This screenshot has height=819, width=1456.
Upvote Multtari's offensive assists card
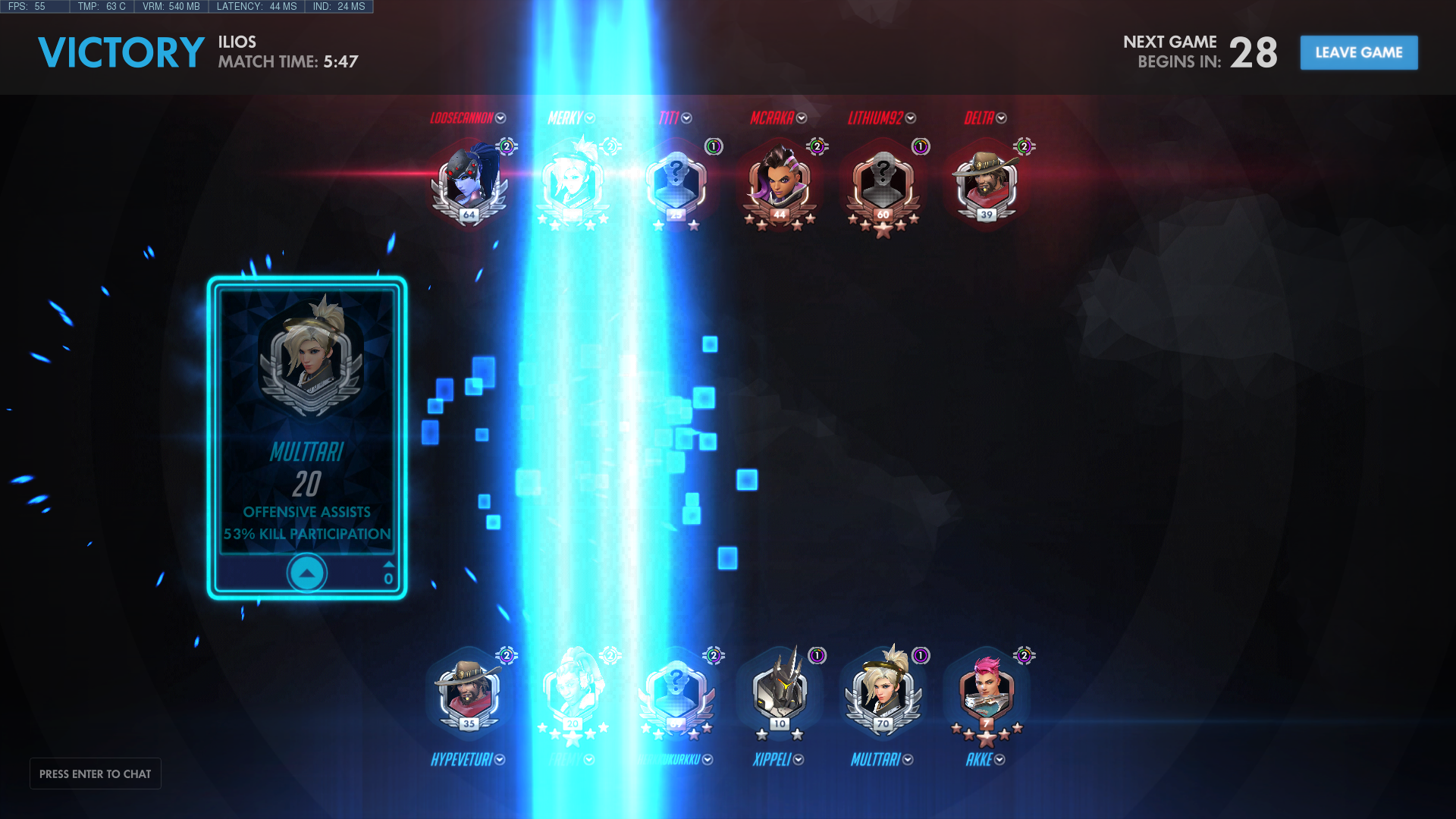(306, 573)
